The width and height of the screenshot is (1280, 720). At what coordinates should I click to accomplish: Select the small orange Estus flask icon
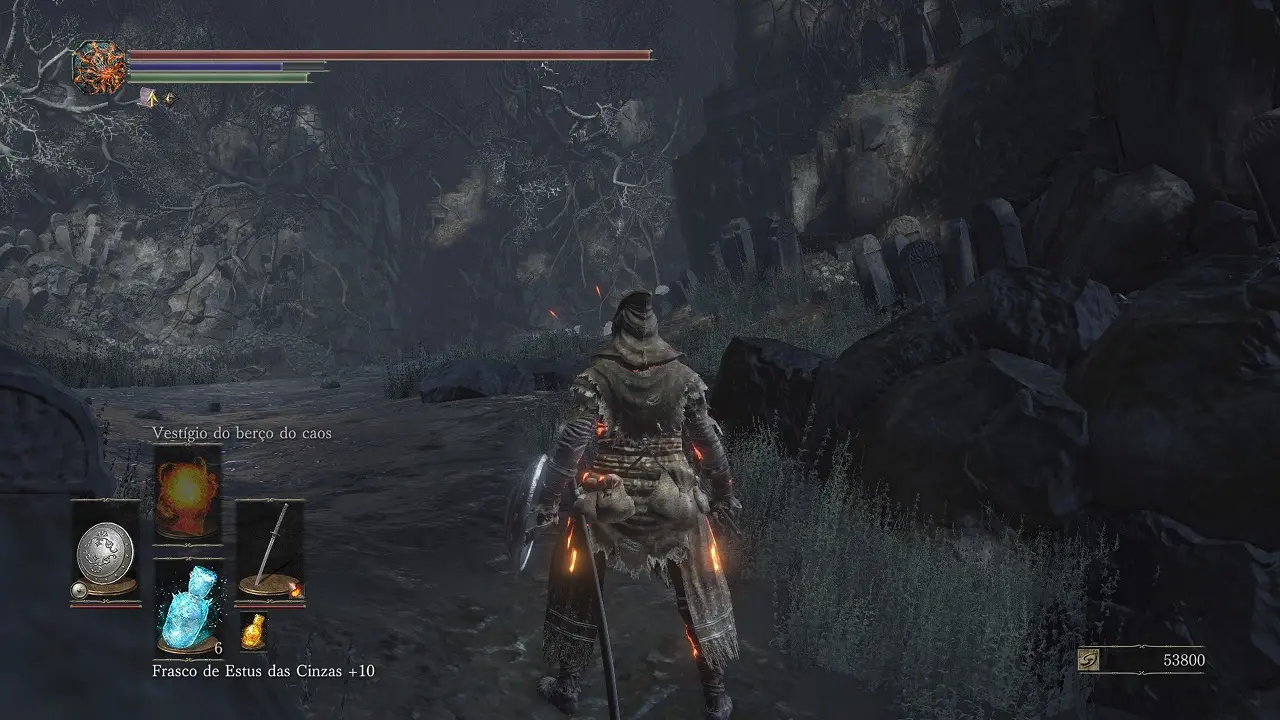click(253, 630)
